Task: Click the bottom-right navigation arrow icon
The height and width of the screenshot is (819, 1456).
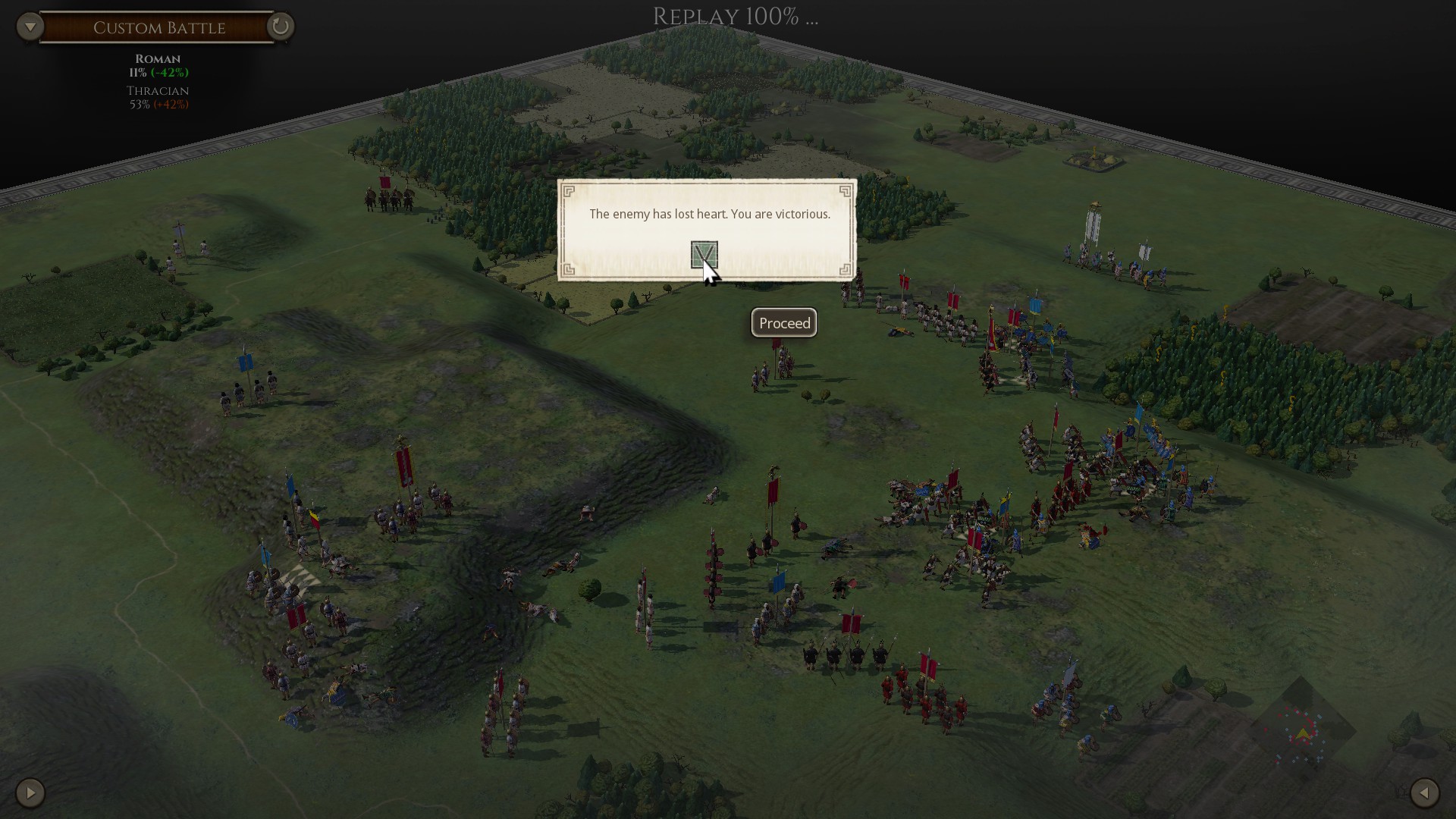Action: [x=1426, y=793]
